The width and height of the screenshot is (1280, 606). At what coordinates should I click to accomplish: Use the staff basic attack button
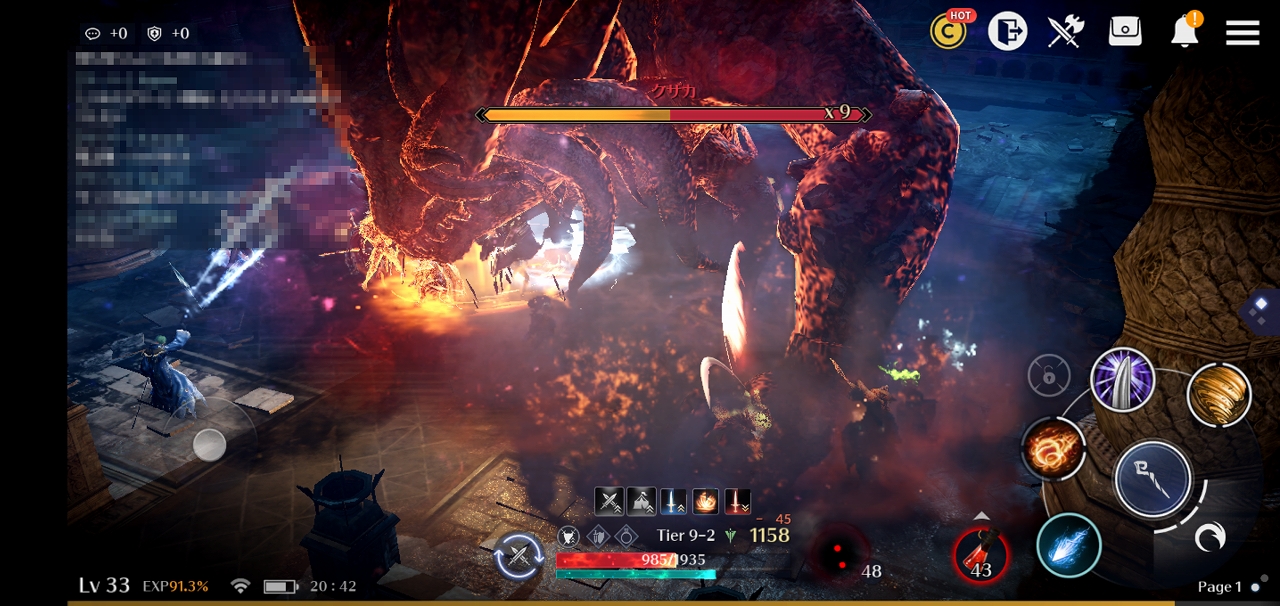pos(1153,478)
